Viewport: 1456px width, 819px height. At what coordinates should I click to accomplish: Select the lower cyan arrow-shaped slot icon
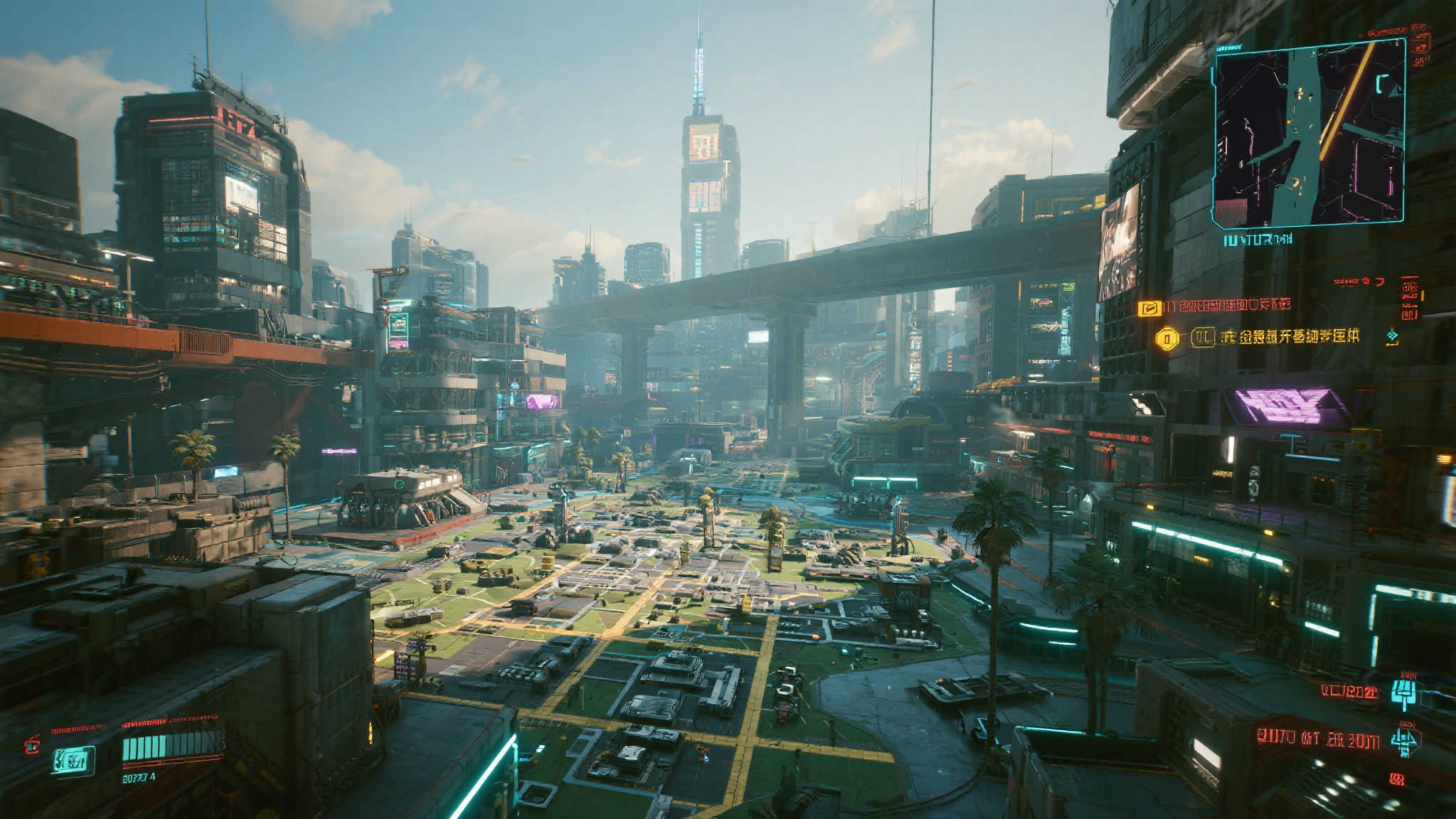pos(1406,742)
